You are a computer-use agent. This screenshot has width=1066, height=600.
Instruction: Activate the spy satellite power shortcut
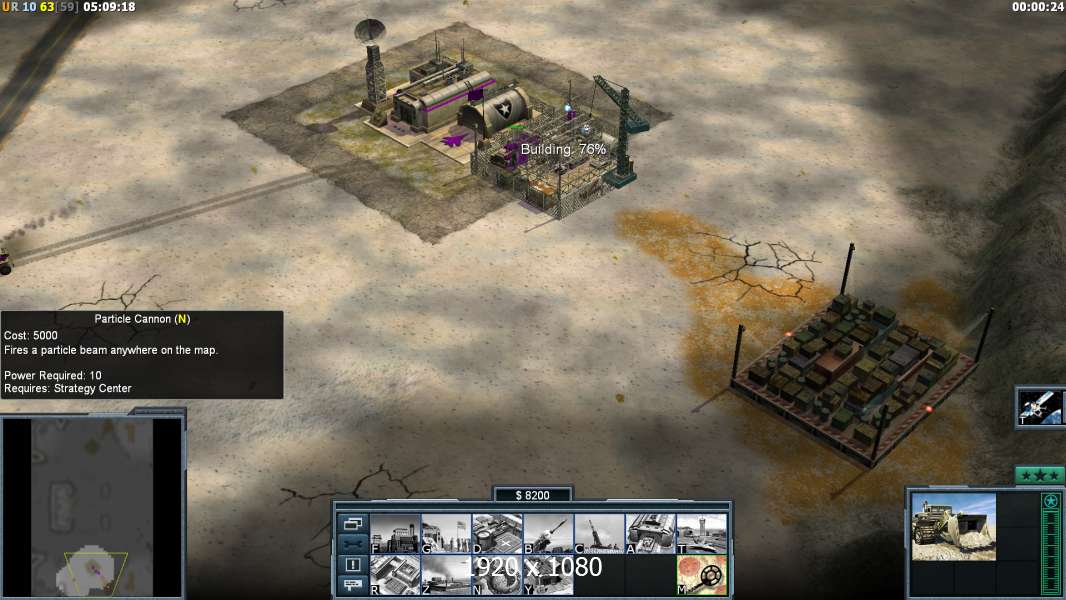1040,407
